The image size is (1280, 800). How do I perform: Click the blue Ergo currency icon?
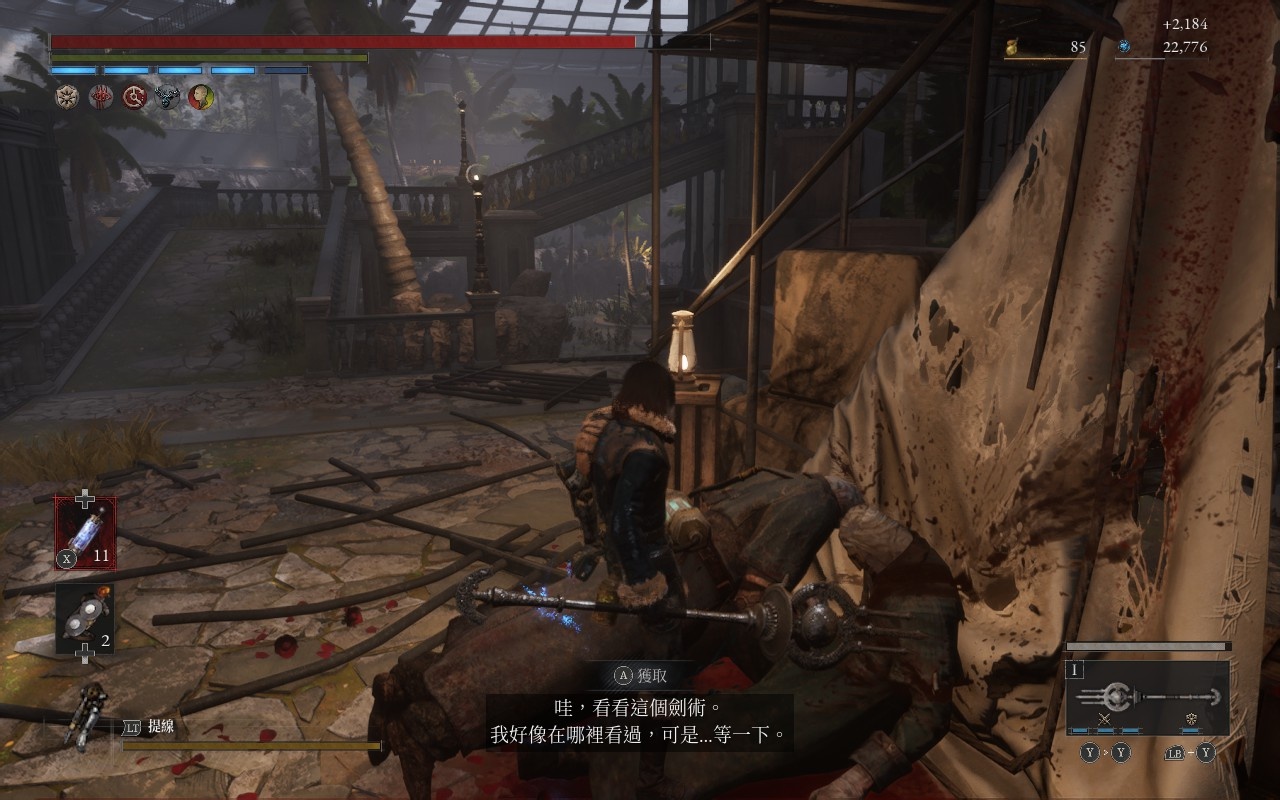coord(1124,47)
